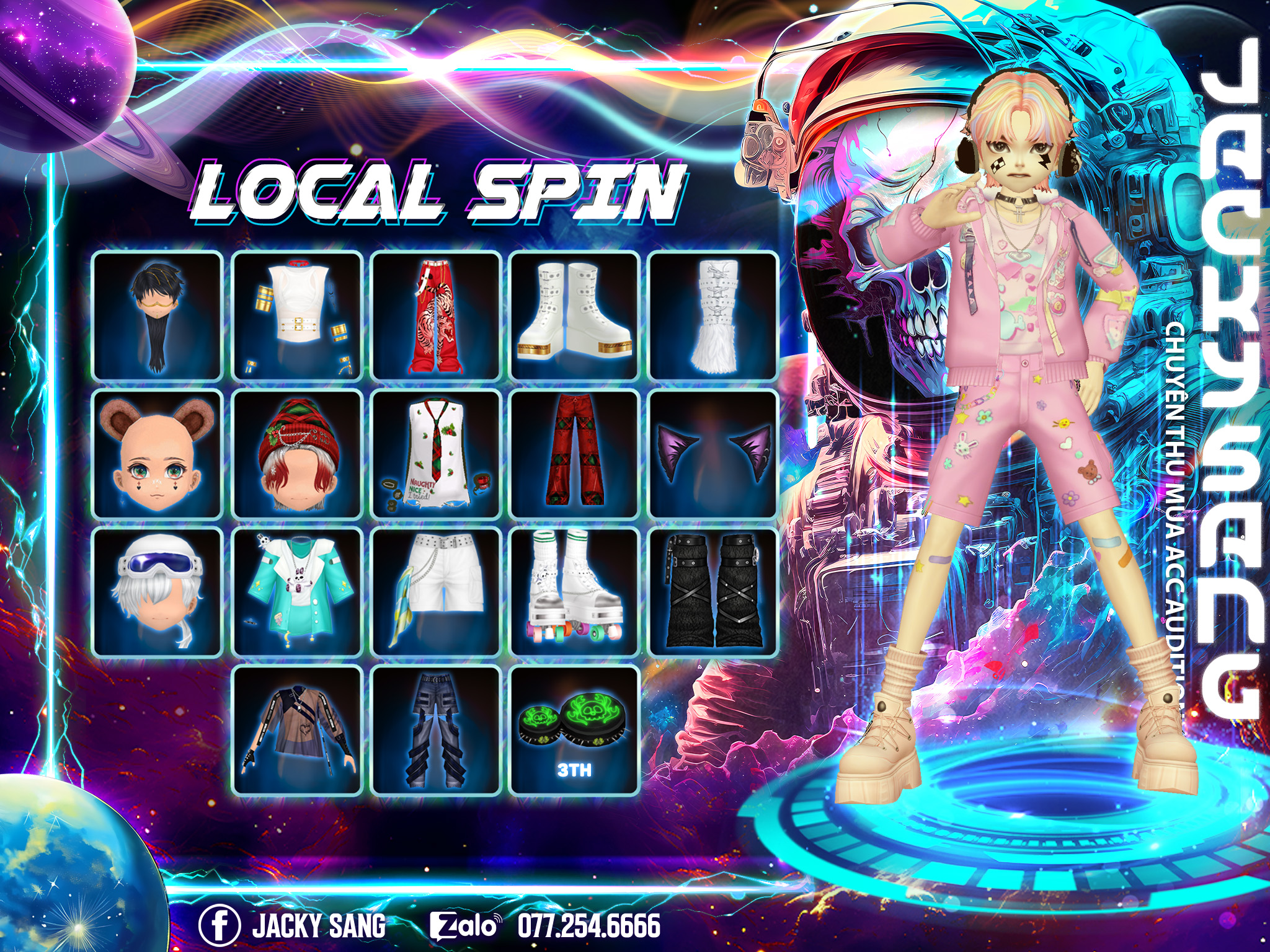
Task: Choose the white roller skates
Action: (574, 592)
